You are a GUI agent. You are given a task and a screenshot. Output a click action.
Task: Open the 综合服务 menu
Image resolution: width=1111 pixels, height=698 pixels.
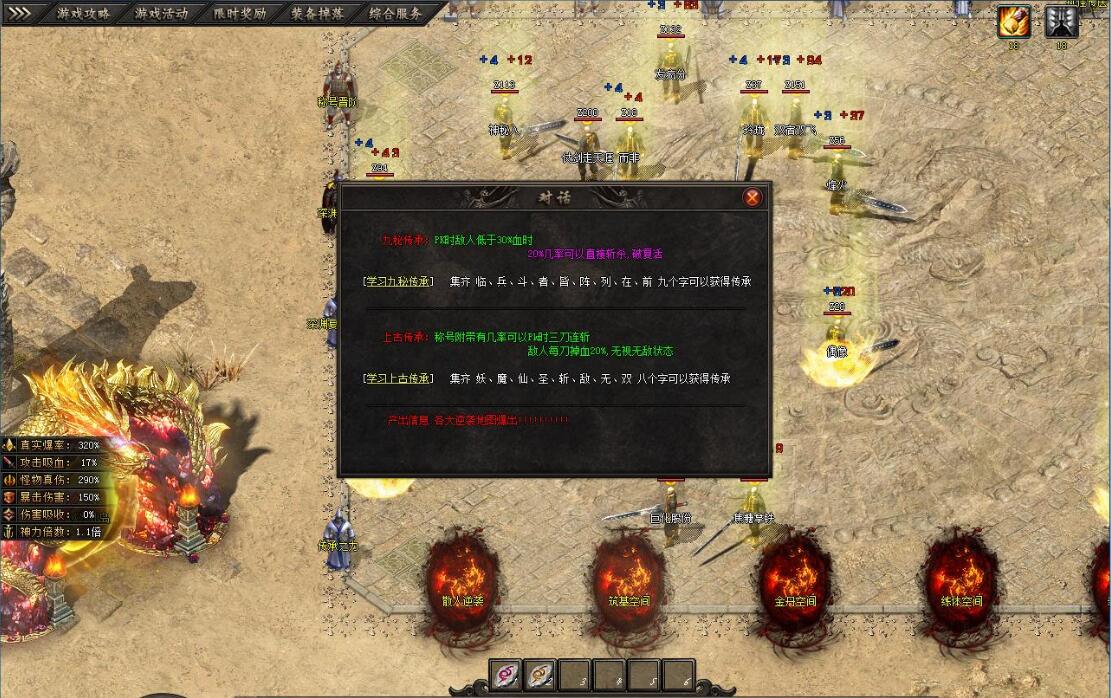point(395,14)
